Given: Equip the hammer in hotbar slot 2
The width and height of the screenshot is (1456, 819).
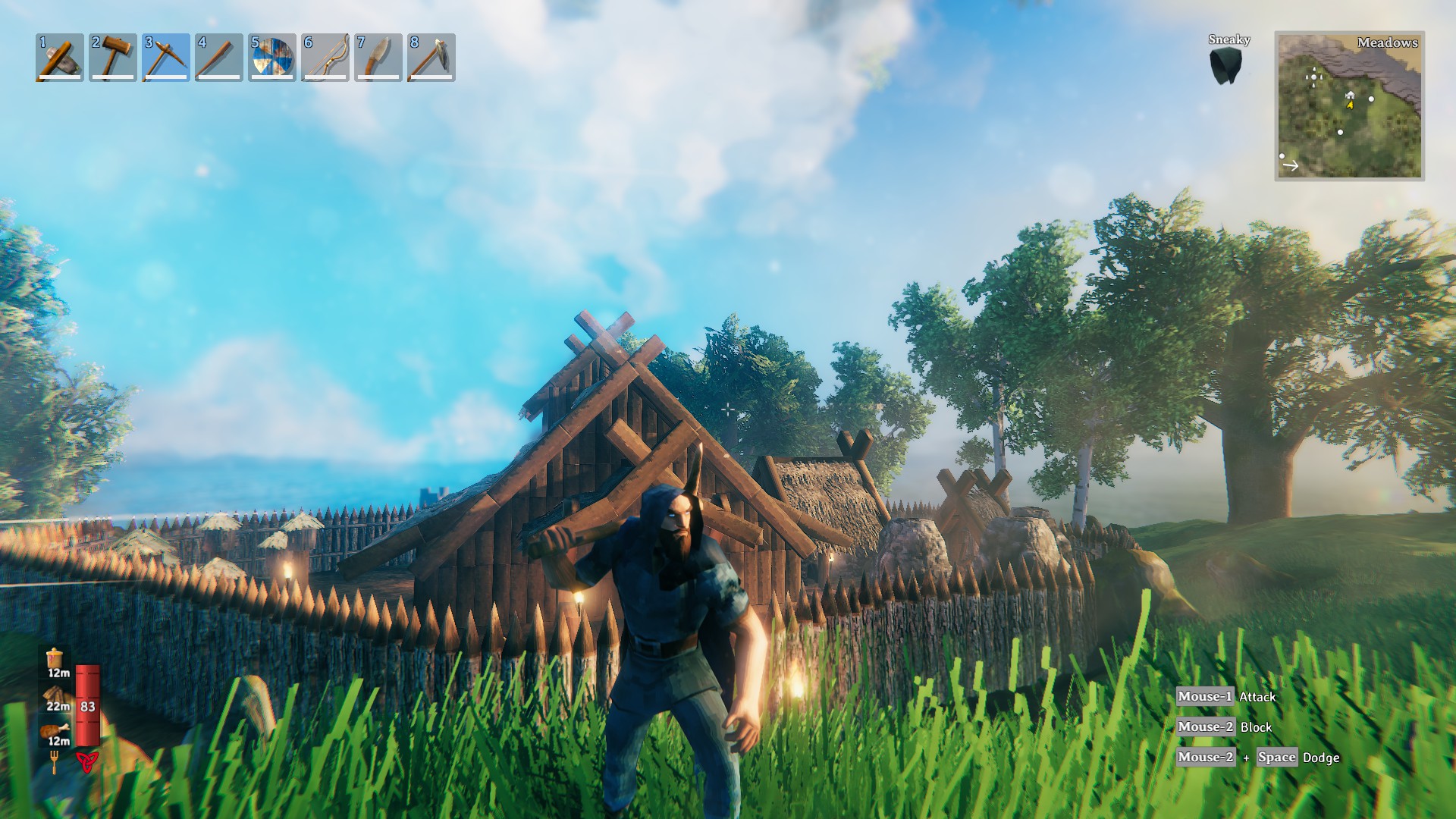Looking at the screenshot, I should click(112, 58).
